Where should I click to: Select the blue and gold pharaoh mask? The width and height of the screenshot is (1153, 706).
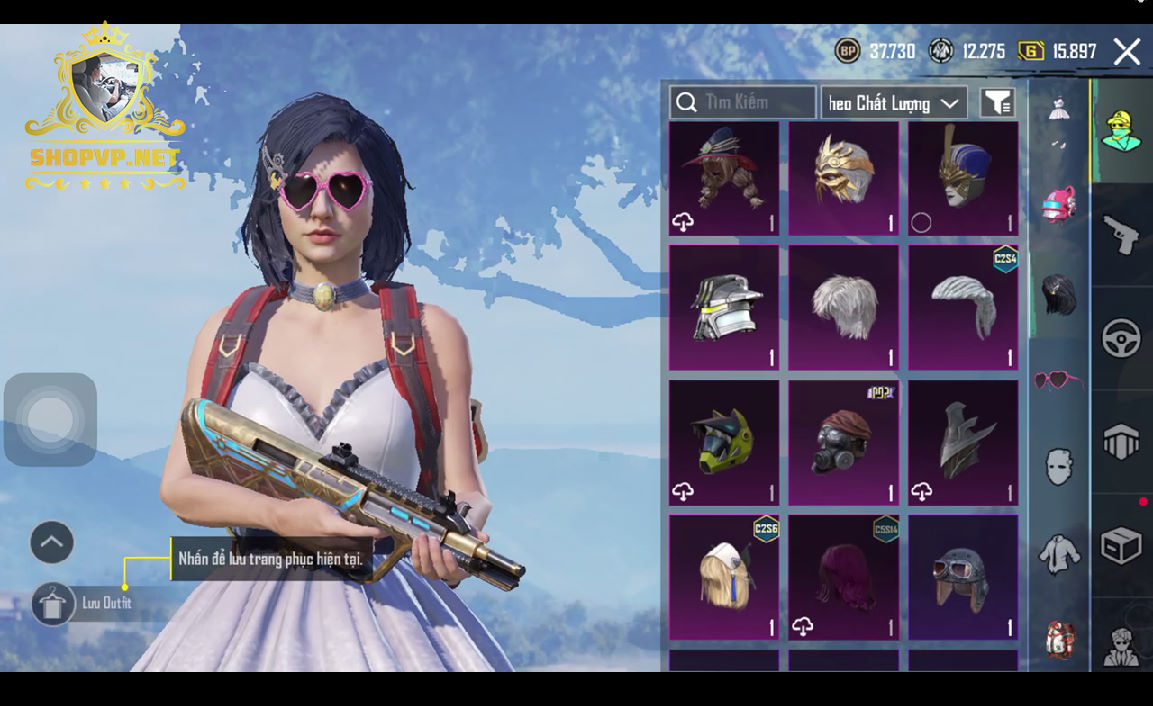pos(962,178)
